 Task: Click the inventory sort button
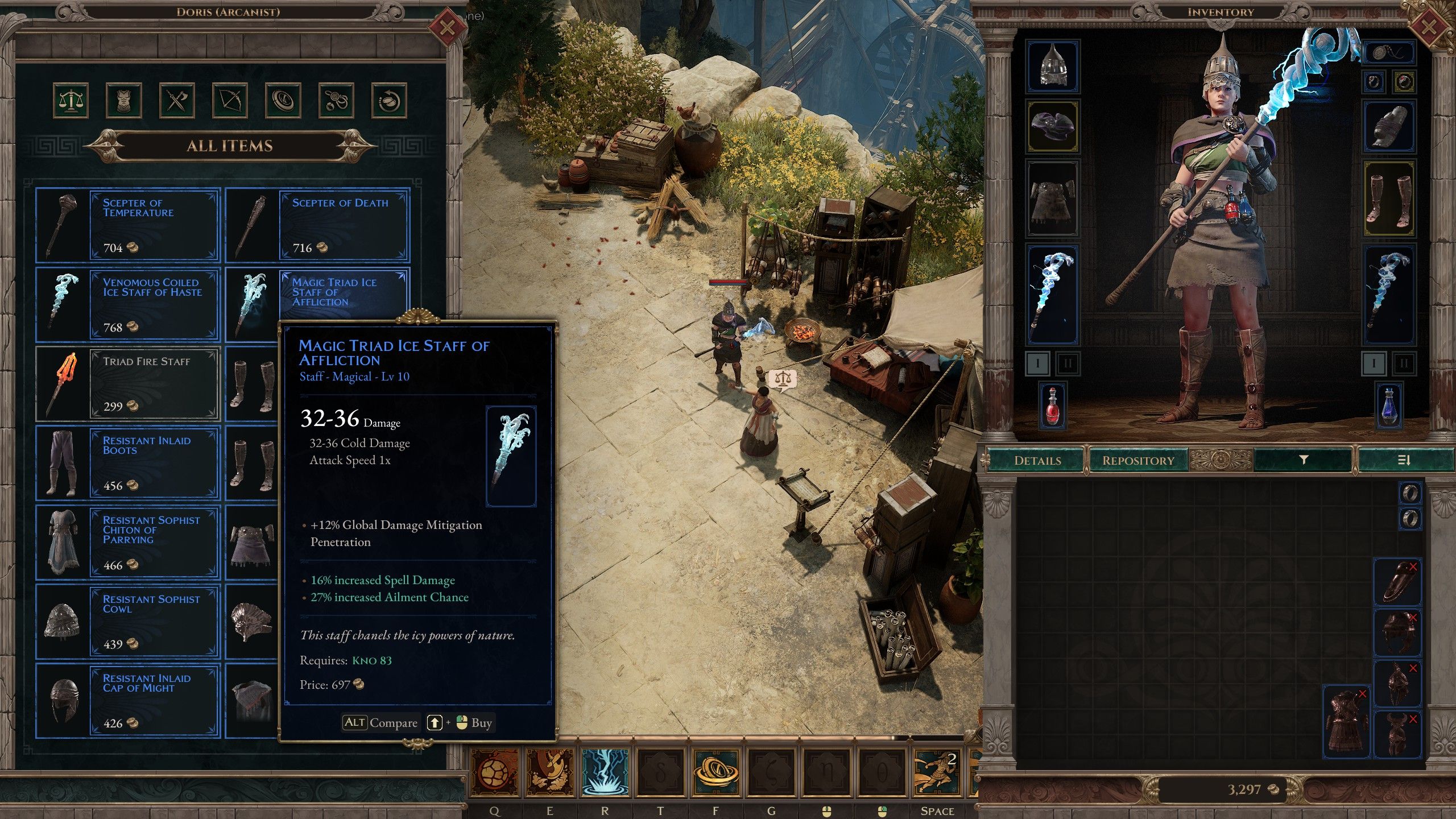(1404, 460)
